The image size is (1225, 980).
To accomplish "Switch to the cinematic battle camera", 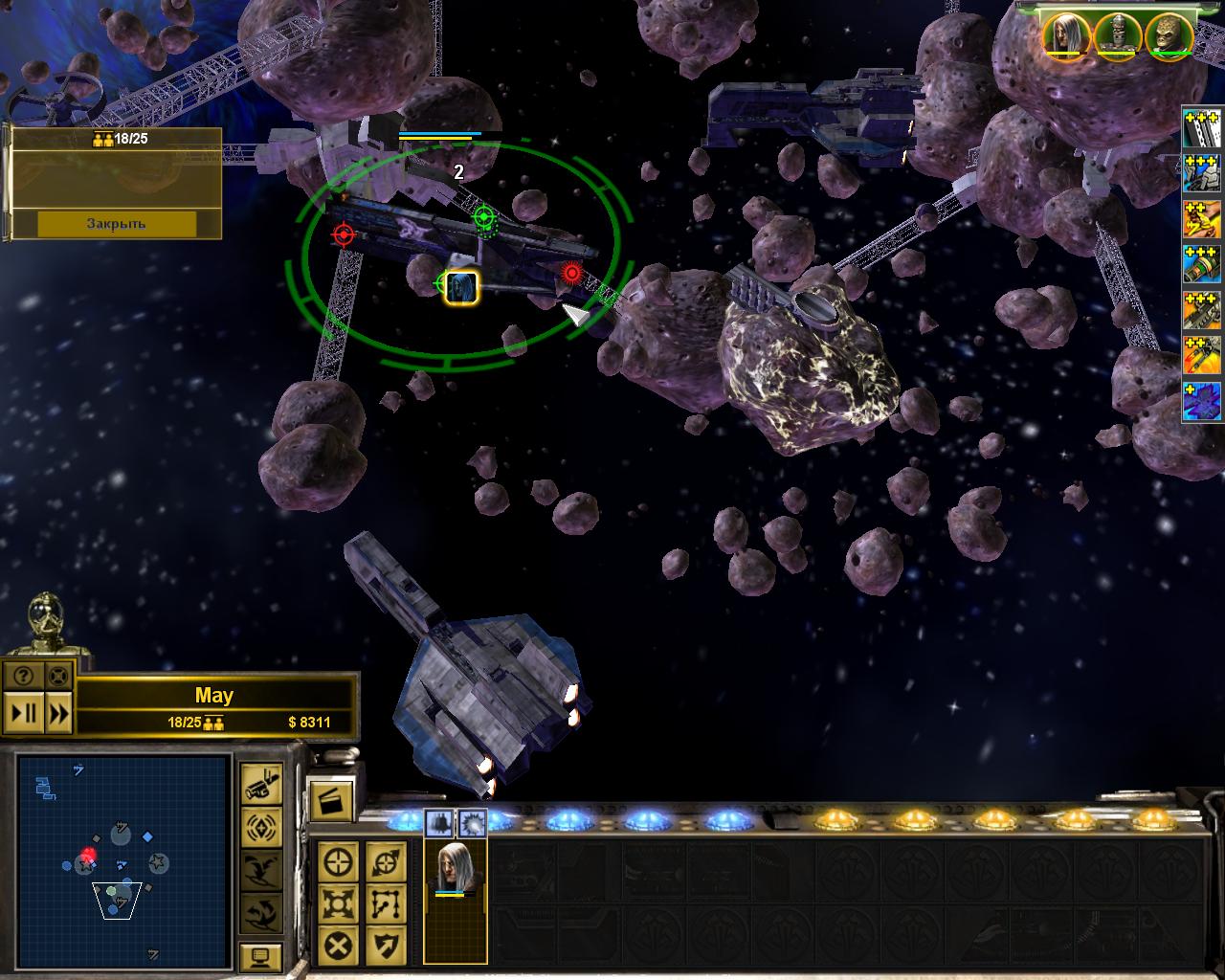I will (260, 784).
